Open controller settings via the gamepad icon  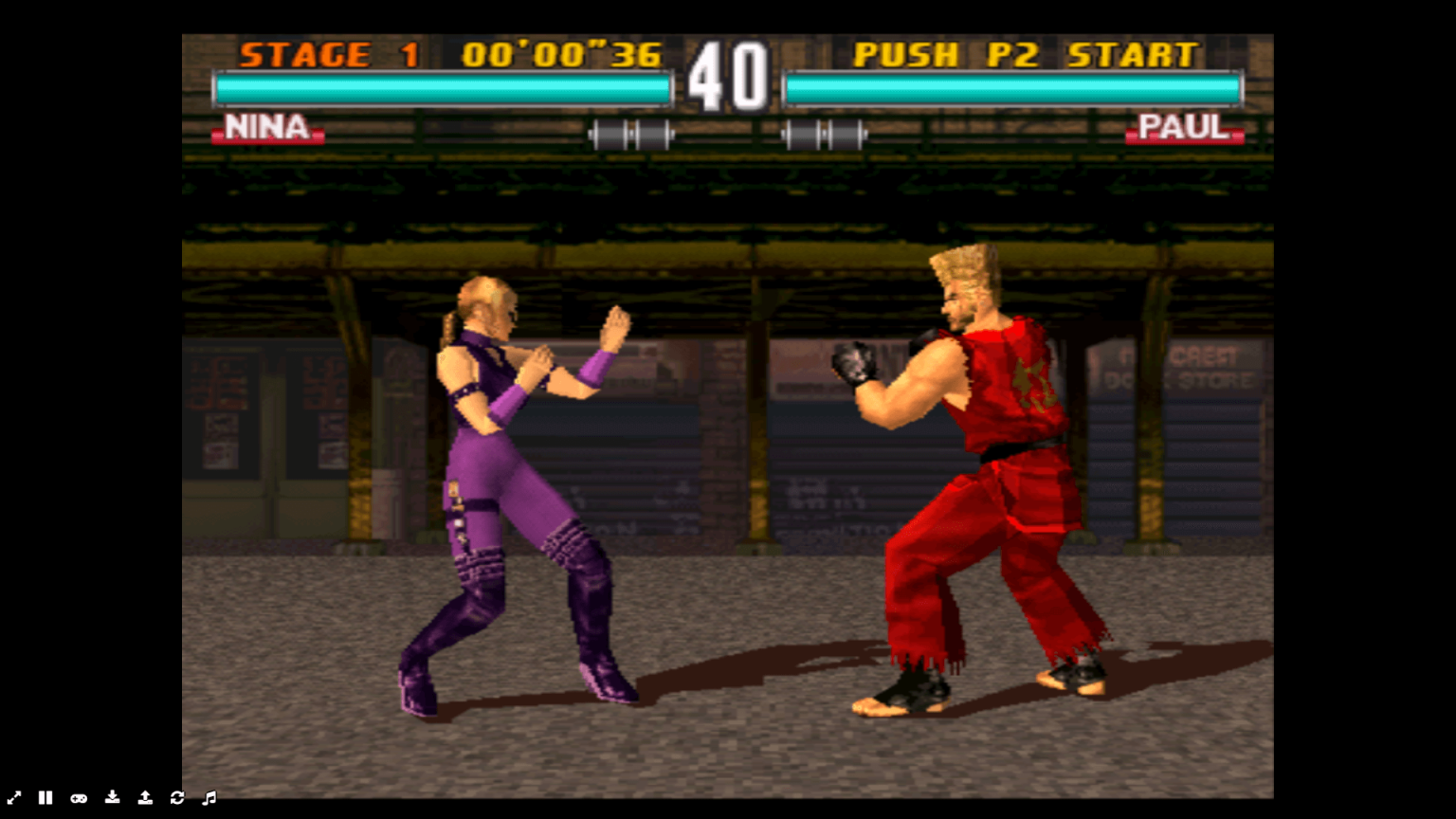pyautogui.click(x=79, y=798)
